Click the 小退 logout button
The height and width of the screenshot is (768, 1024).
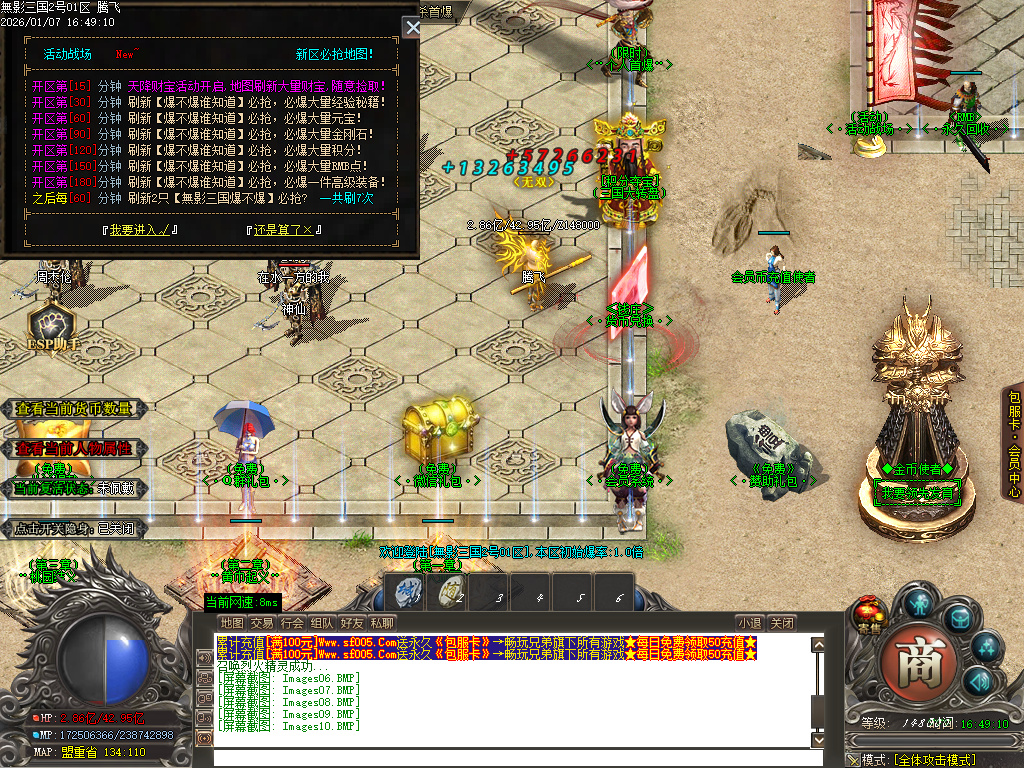[x=750, y=623]
